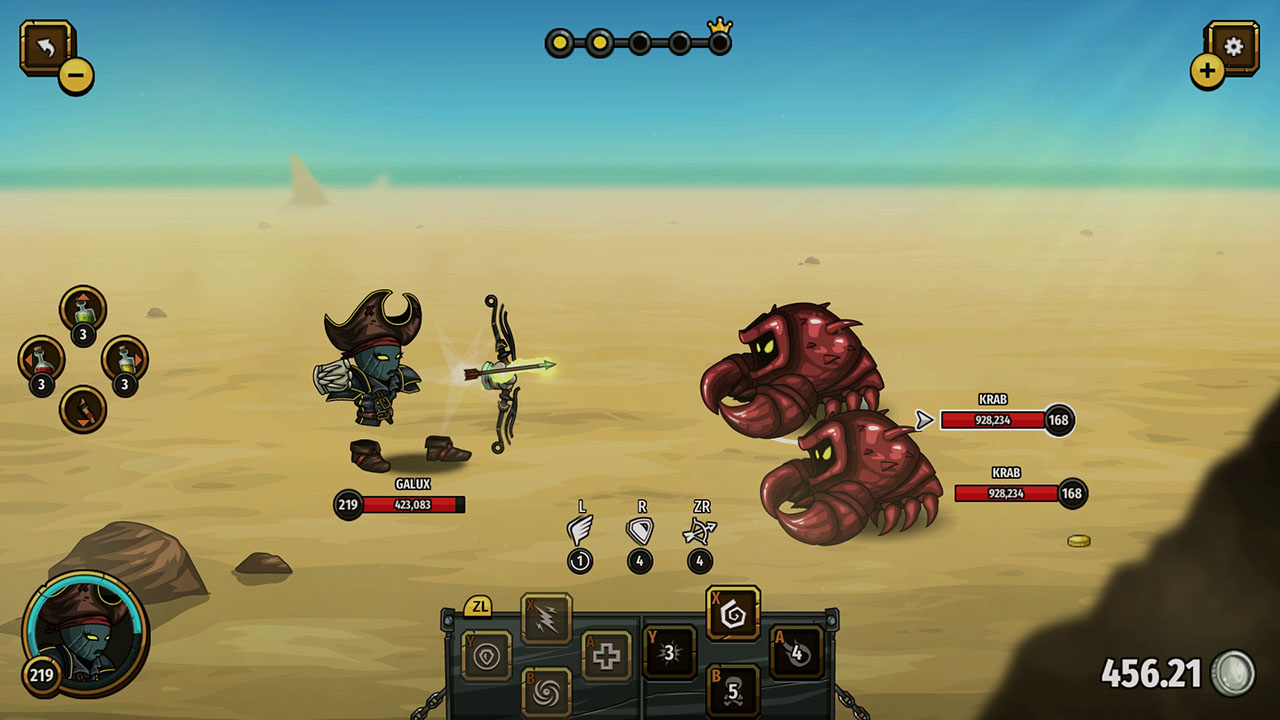This screenshot has width=1280, height=720.
Task: Select the shield emblem skill in the Y slot
Action: click(x=488, y=653)
